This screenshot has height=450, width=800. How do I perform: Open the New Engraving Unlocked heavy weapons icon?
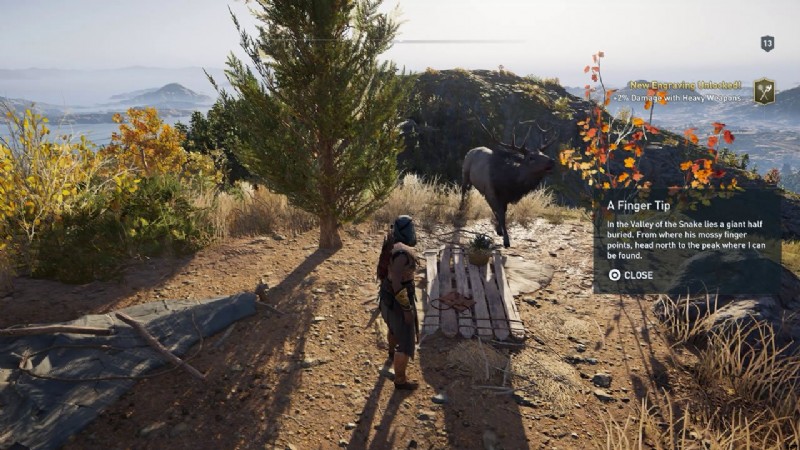764,91
